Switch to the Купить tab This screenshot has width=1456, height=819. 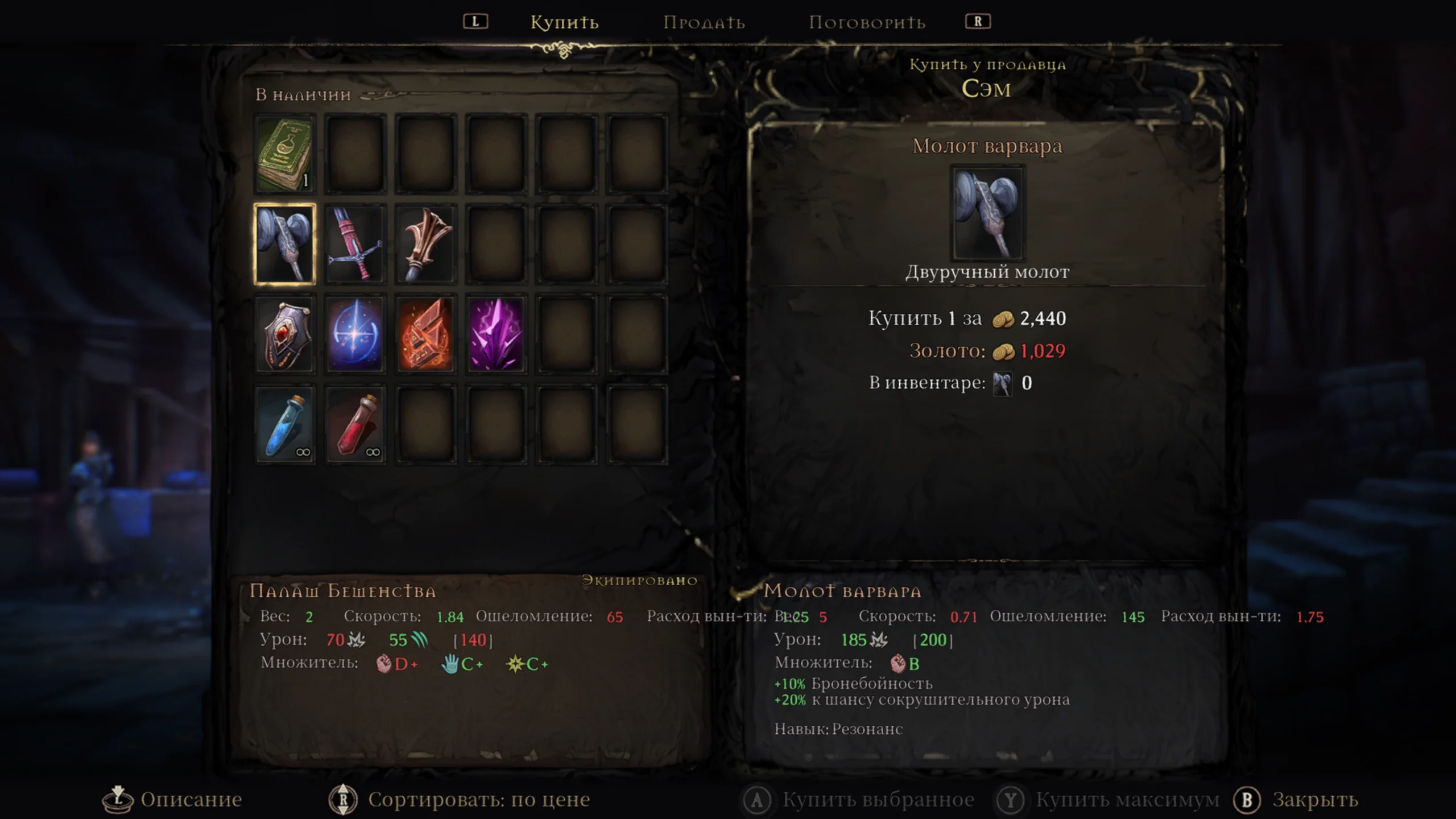(x=564, y=23)
